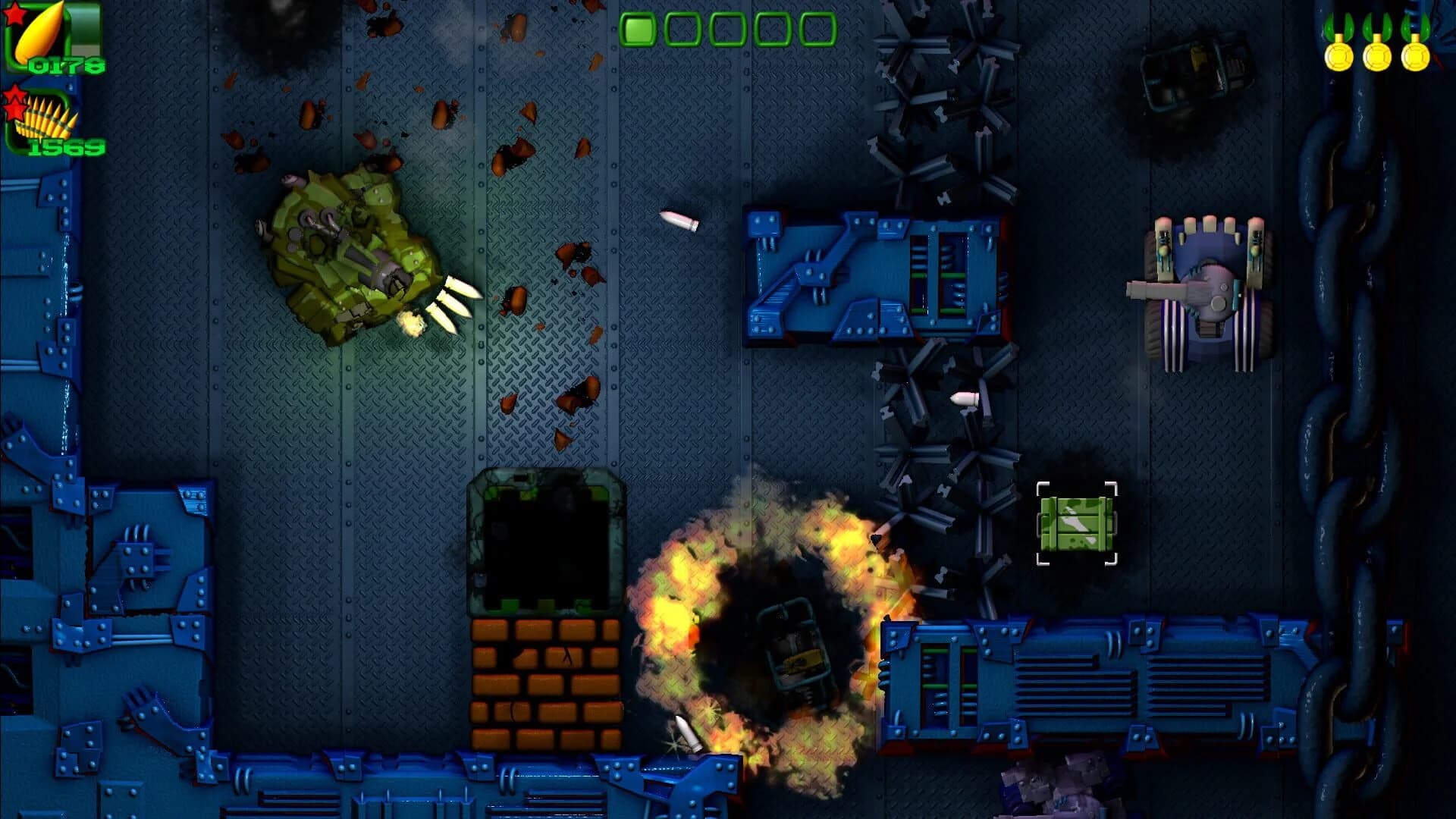Click the bullet belt icon showing 1569
This screenshot has height=819, width=1456.
(x=45, y=121)
